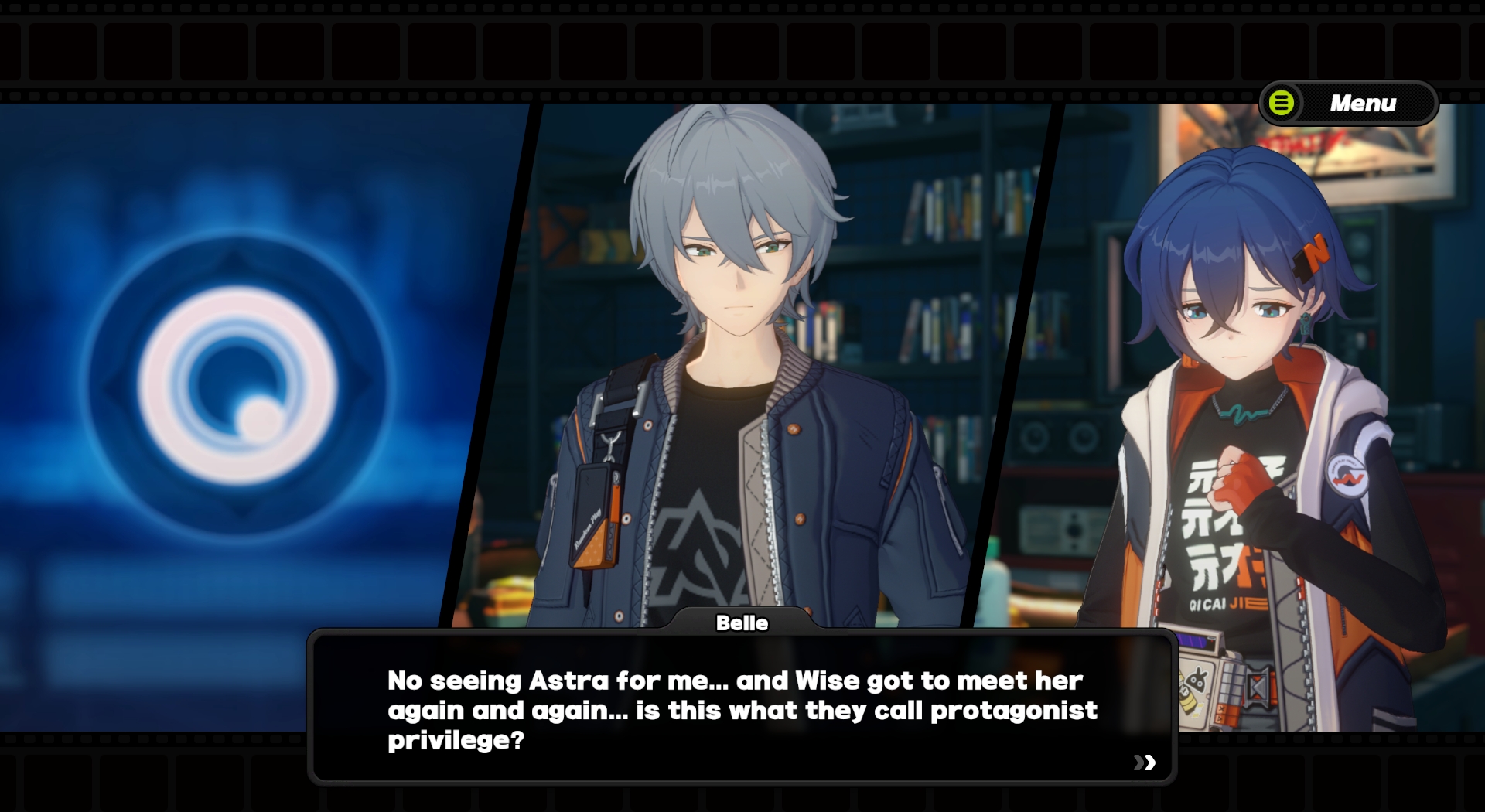Click the double-chevron dialogue advance arrow
Screen dimensions: 1485x812
(x=1145, y=763)
